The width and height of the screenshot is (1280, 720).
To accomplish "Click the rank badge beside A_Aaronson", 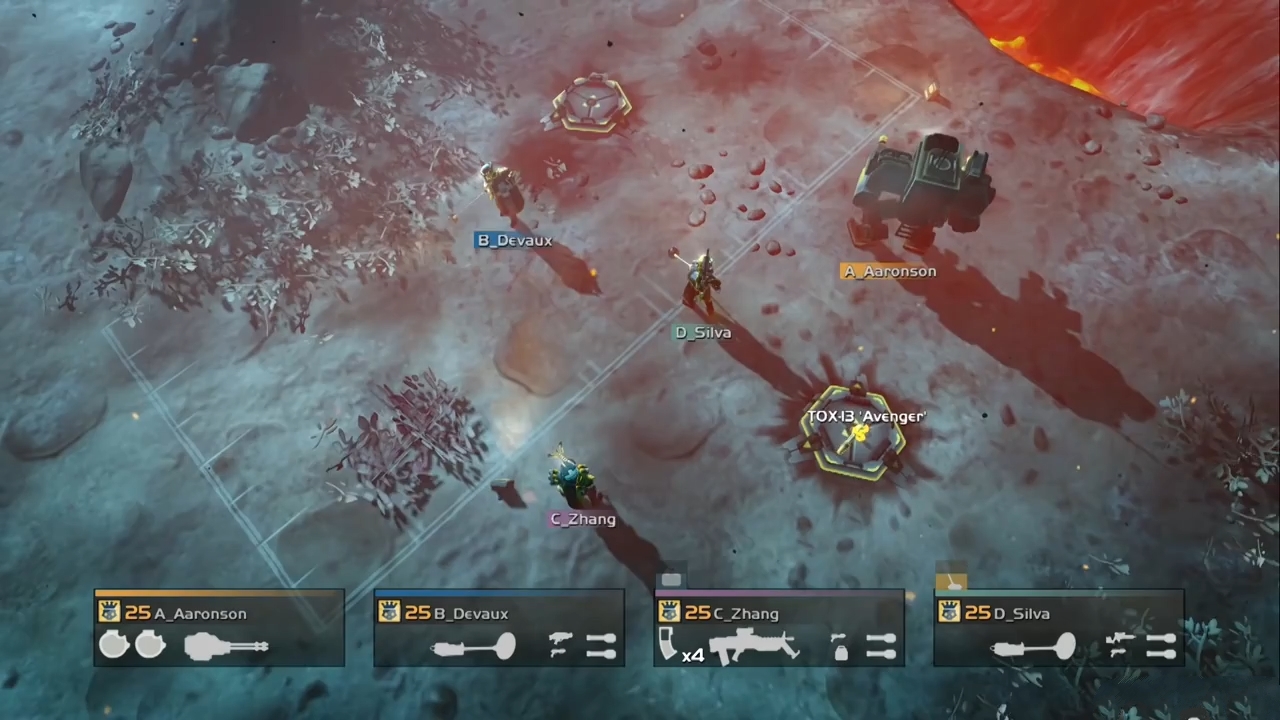I will click(x=110, y=612).
